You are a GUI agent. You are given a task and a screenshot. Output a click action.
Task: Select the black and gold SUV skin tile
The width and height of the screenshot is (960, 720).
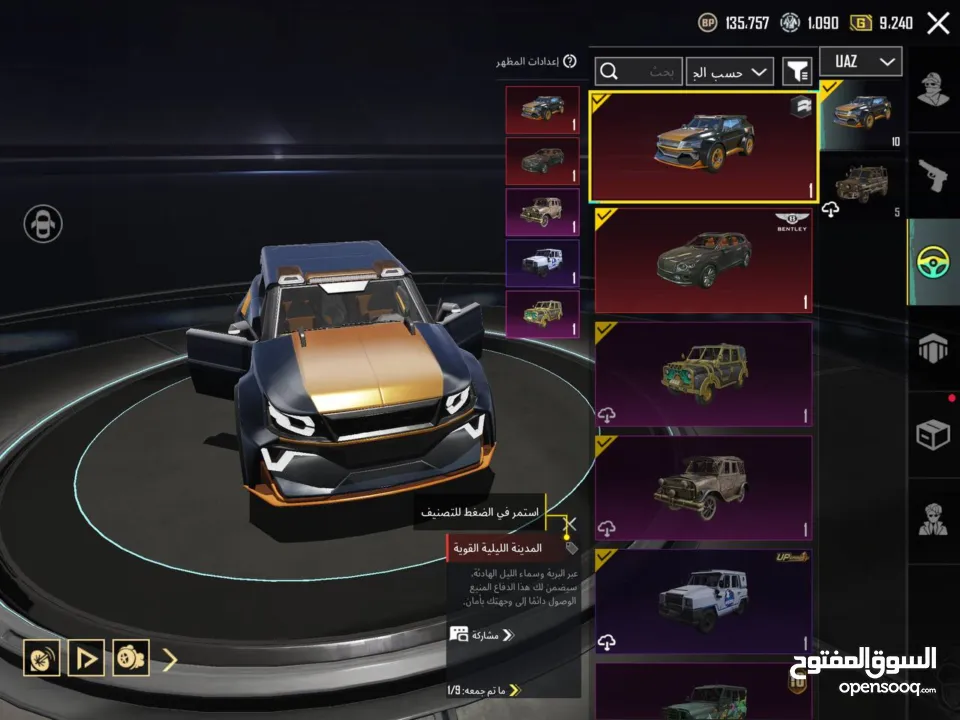click(703, 147)
